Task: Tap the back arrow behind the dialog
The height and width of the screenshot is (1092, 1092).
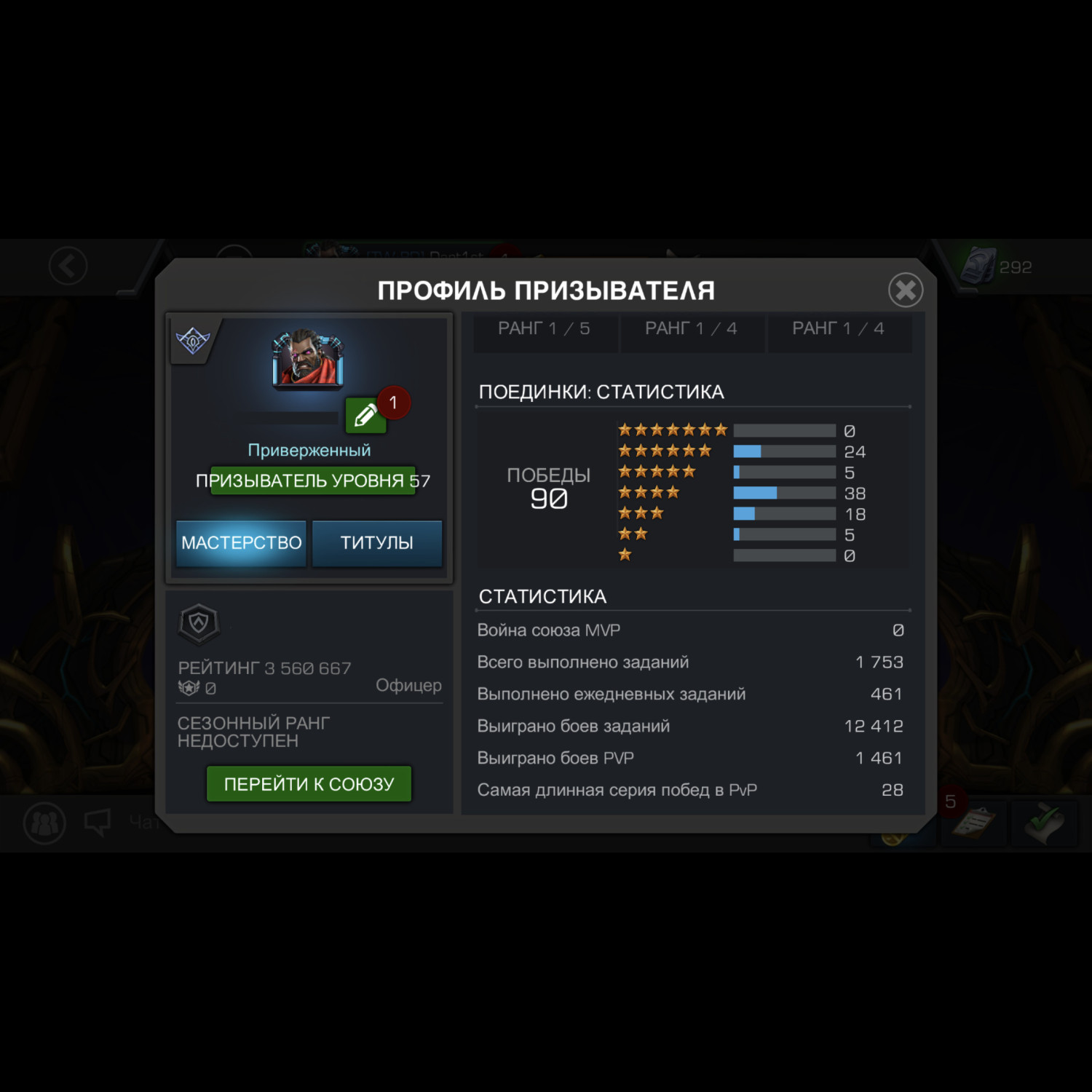Action: click(x=68, y=266)
